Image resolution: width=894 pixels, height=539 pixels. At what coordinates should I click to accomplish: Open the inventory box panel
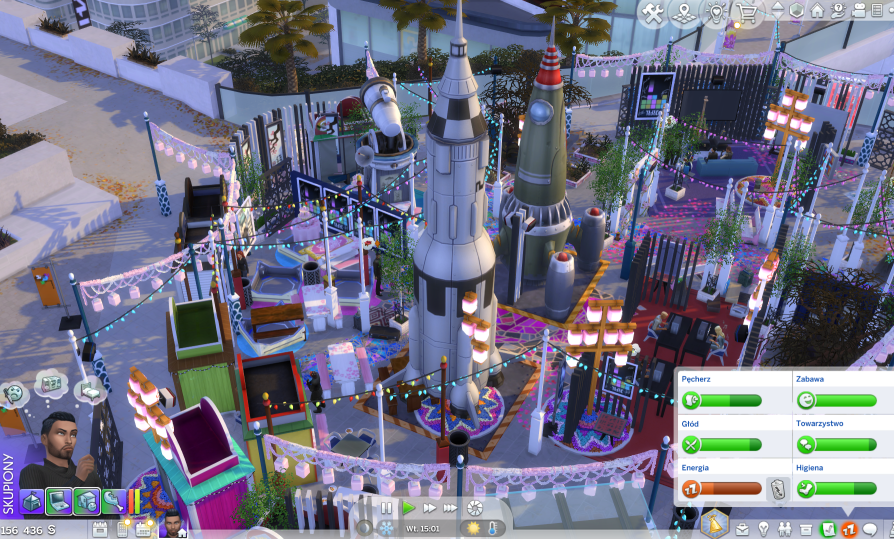(x=806, y=528)
